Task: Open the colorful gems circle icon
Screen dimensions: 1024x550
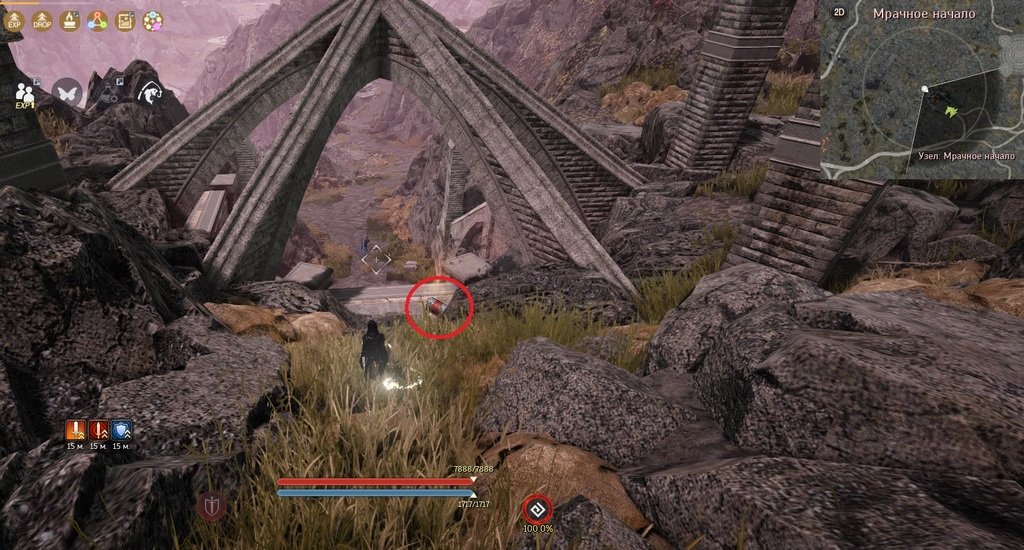Action: click(152, 19)
